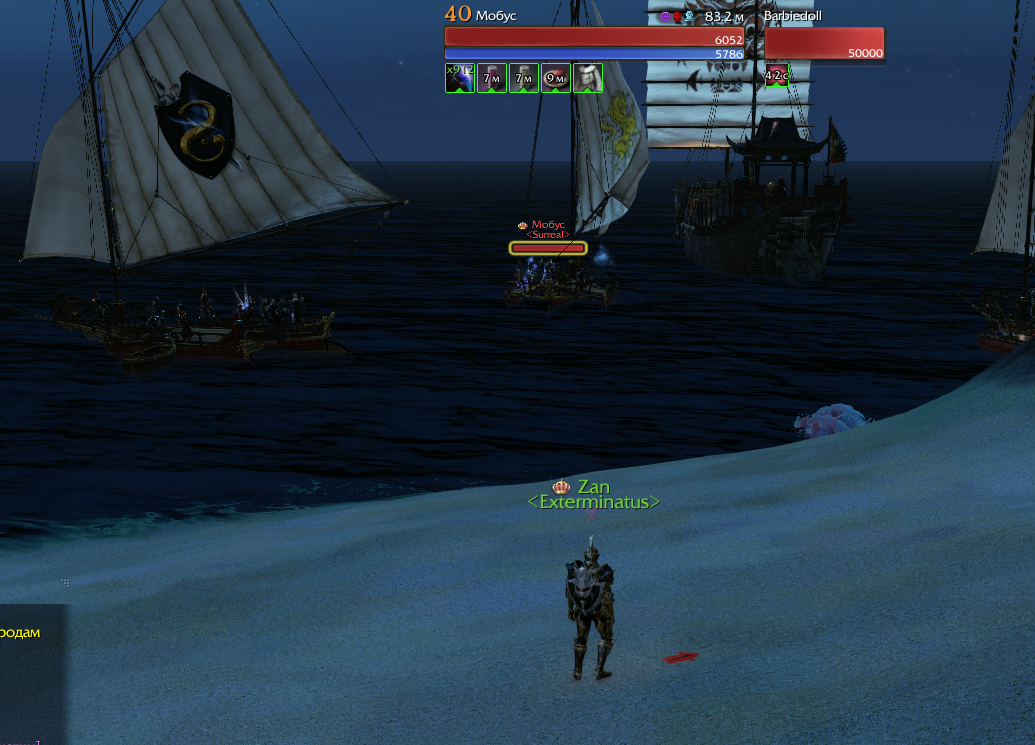Image resolution: width=1035 pixels, height=745 pixels.
Task: Inspect the buff icon with 9м timer
Action: pos(556,78)
